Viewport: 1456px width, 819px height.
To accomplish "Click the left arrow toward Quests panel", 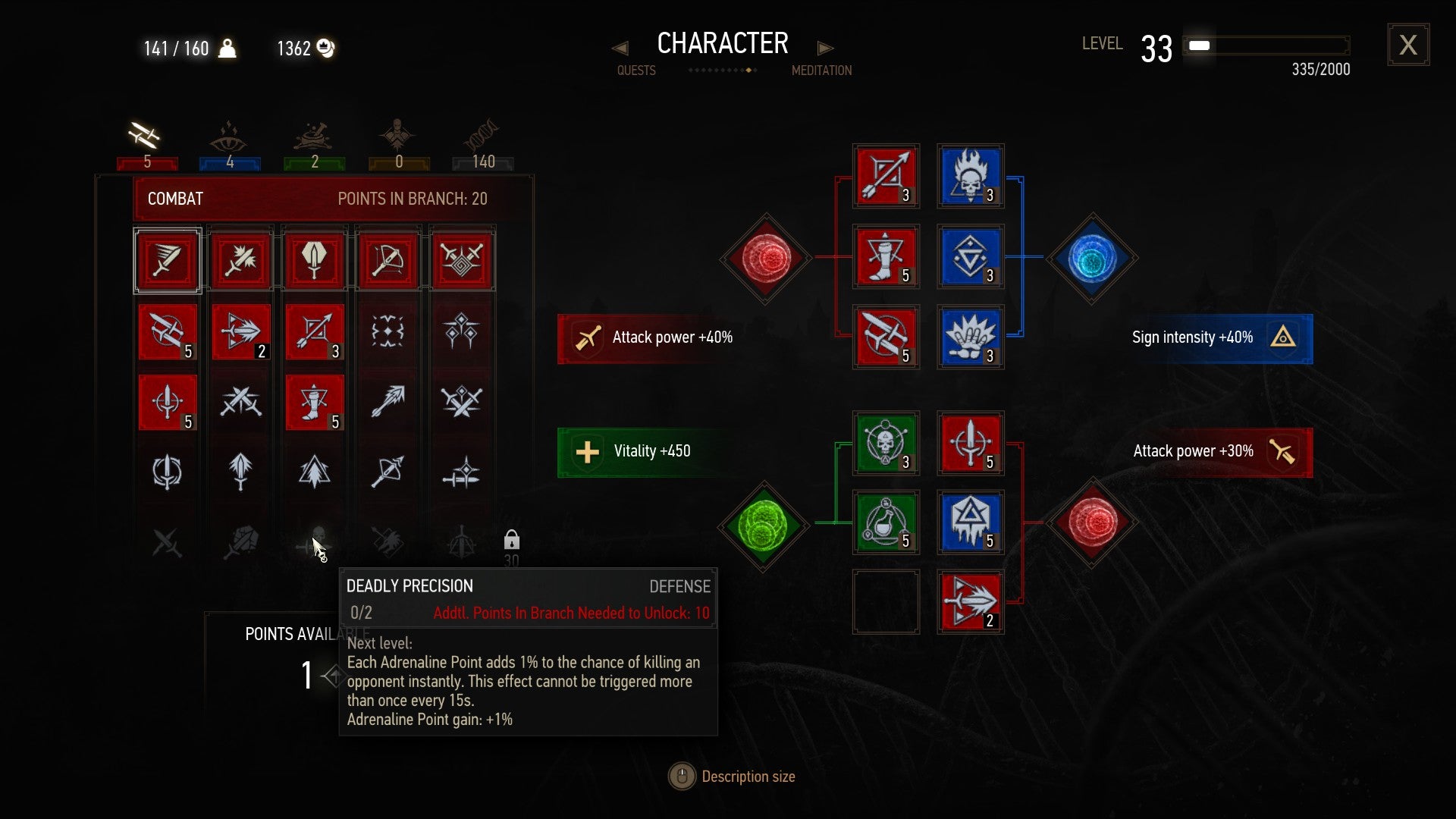I will click(x=620, y=48).
